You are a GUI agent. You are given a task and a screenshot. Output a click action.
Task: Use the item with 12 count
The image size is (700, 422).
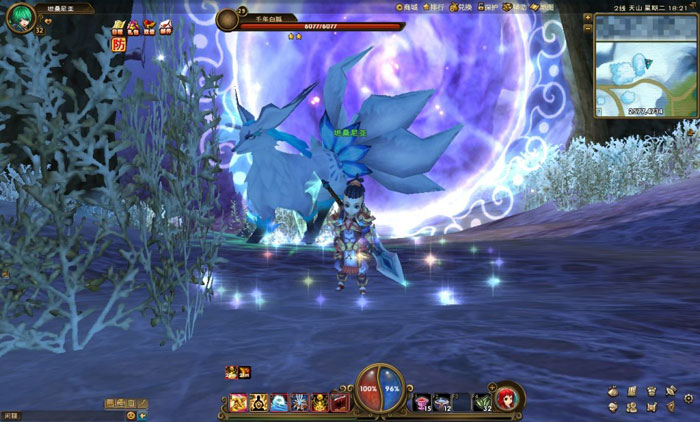[x=441, y=402]
